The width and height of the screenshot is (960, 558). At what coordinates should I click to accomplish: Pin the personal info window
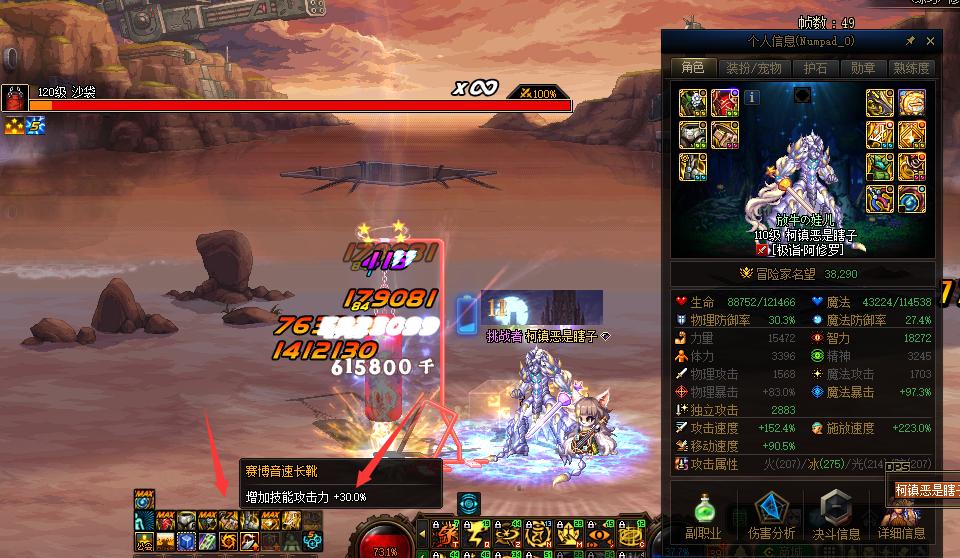tap(910, 42)
